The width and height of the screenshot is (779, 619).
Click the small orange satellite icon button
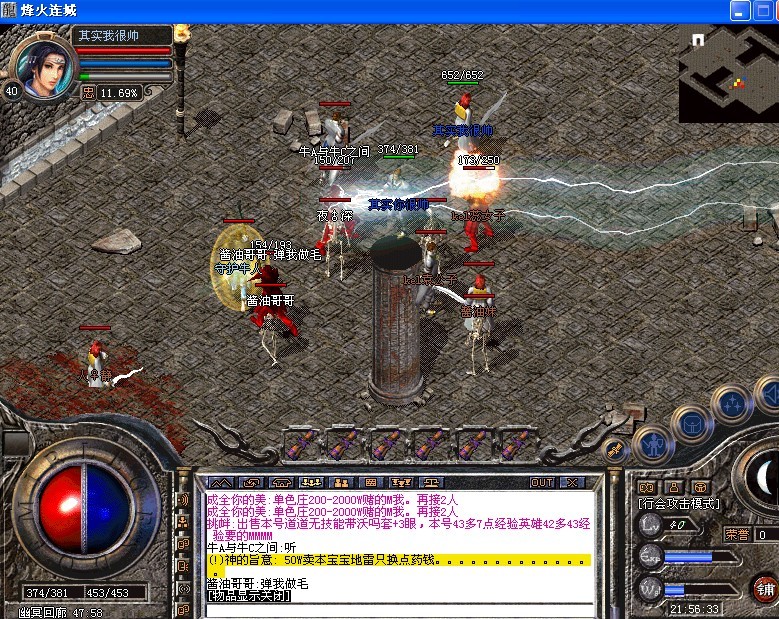tap(615, 449)
